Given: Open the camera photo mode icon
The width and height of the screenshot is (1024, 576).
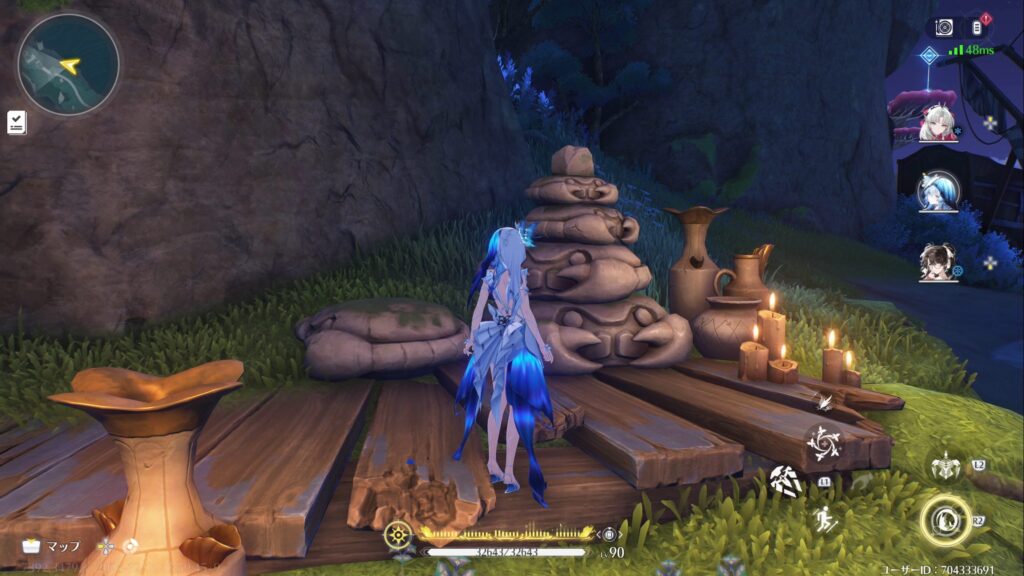Looking at the screenshot, I should [943, 28].
